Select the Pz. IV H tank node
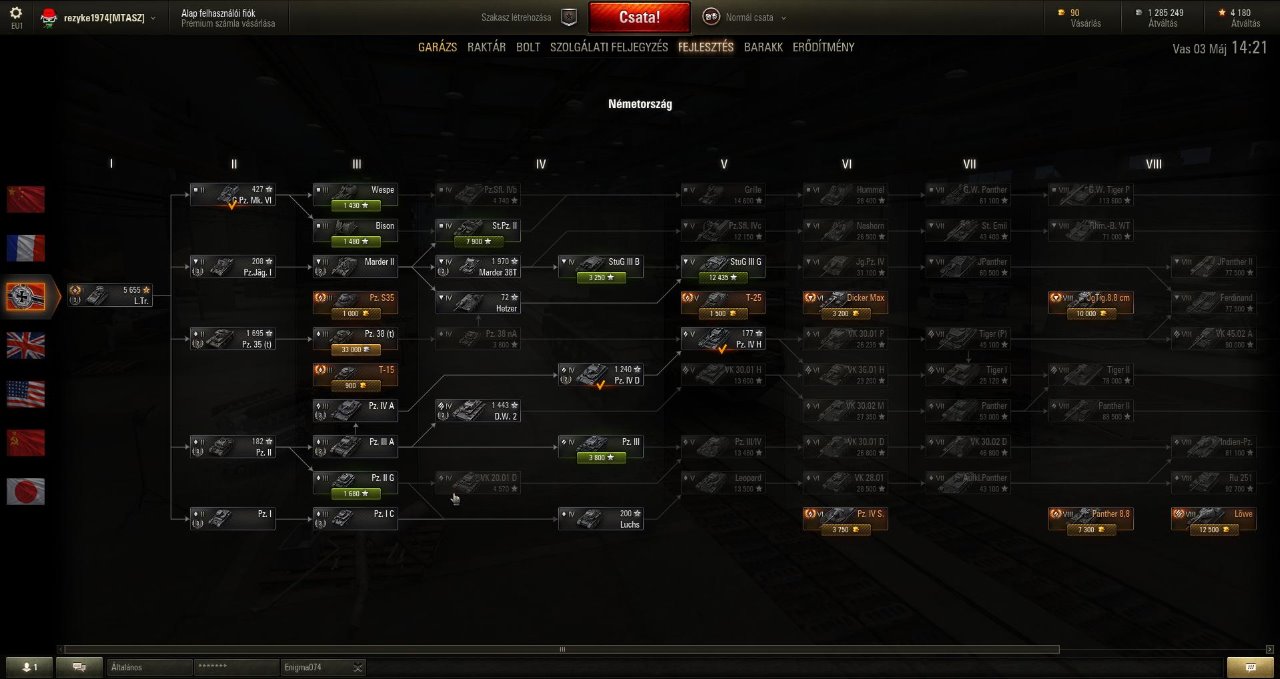The image size is (1280, 679). coord(724,338)
